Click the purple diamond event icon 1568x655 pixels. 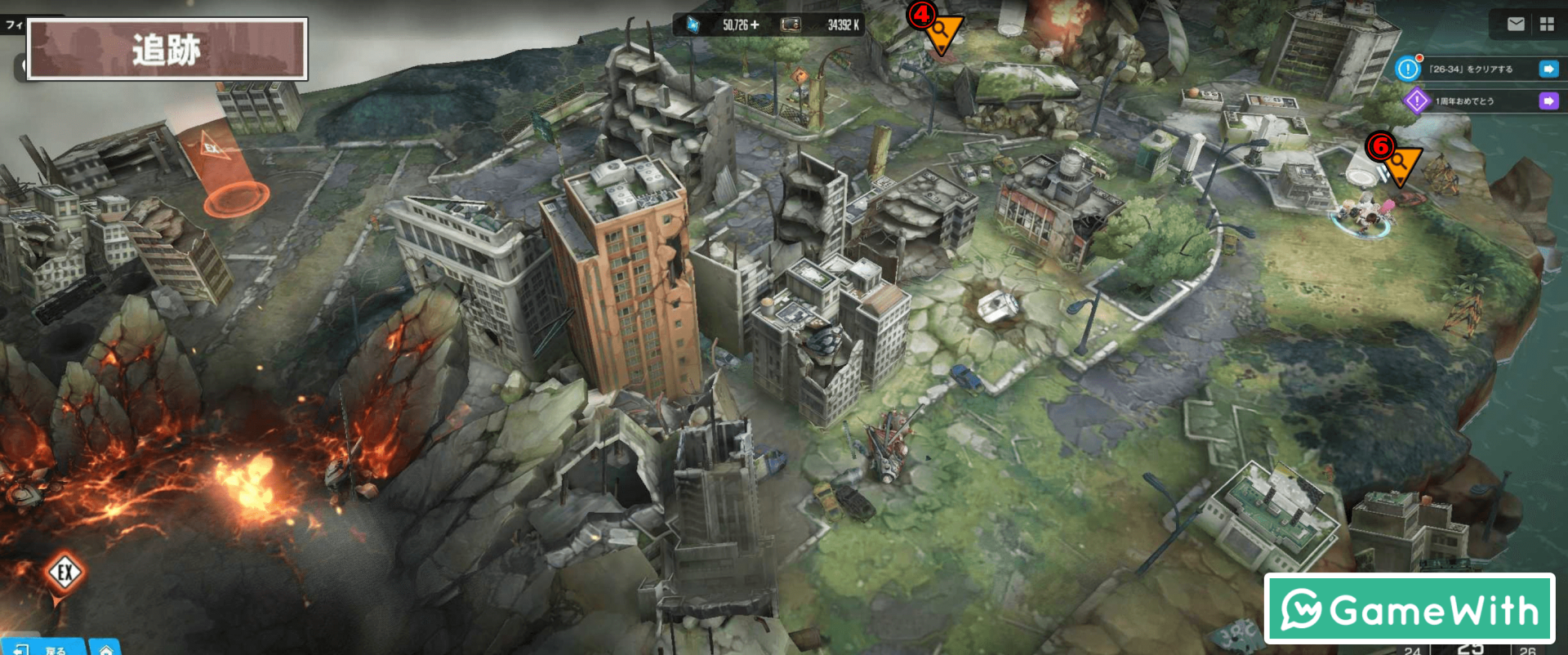pos(1416,101)
